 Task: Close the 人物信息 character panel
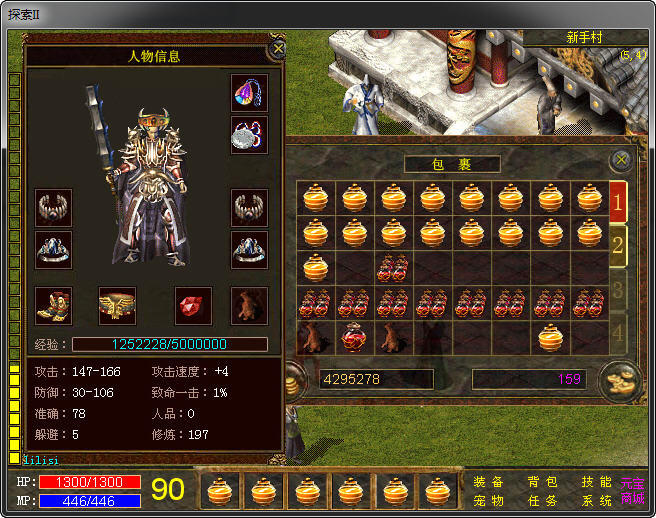(x=278, y=47)
